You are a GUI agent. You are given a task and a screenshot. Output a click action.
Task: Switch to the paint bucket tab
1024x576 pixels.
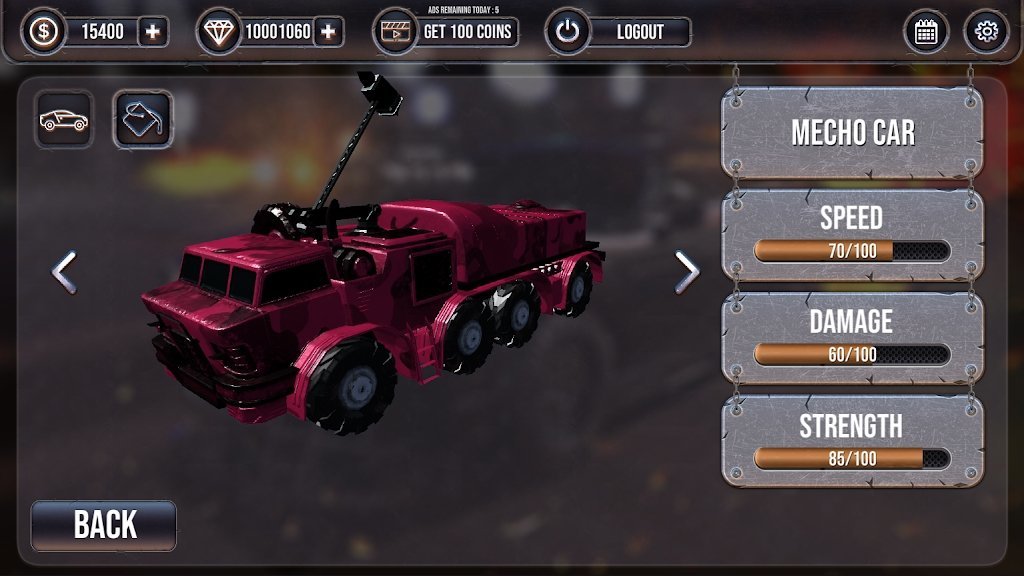pos(141,120)
